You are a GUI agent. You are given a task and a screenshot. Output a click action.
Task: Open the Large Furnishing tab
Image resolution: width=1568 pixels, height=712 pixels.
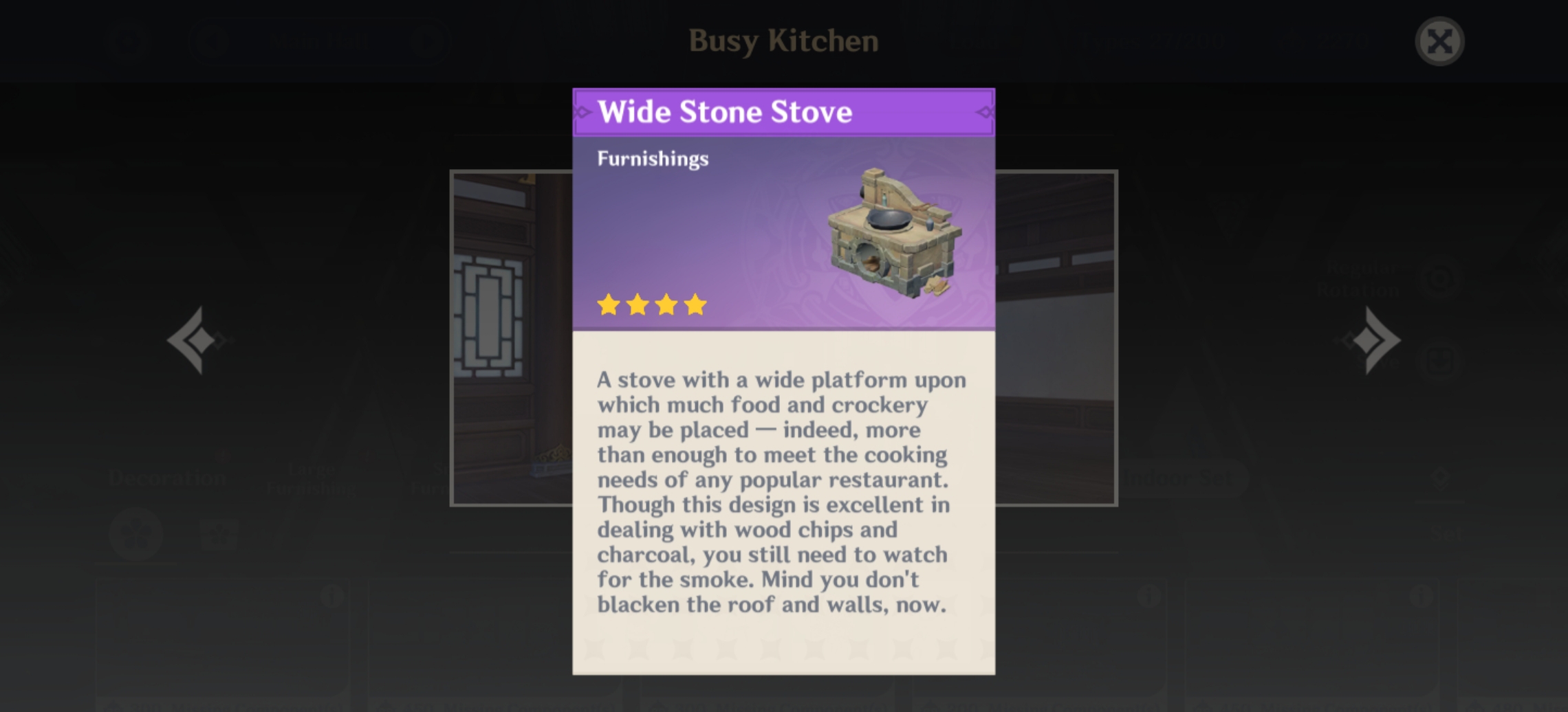click(x=311, y=479)
